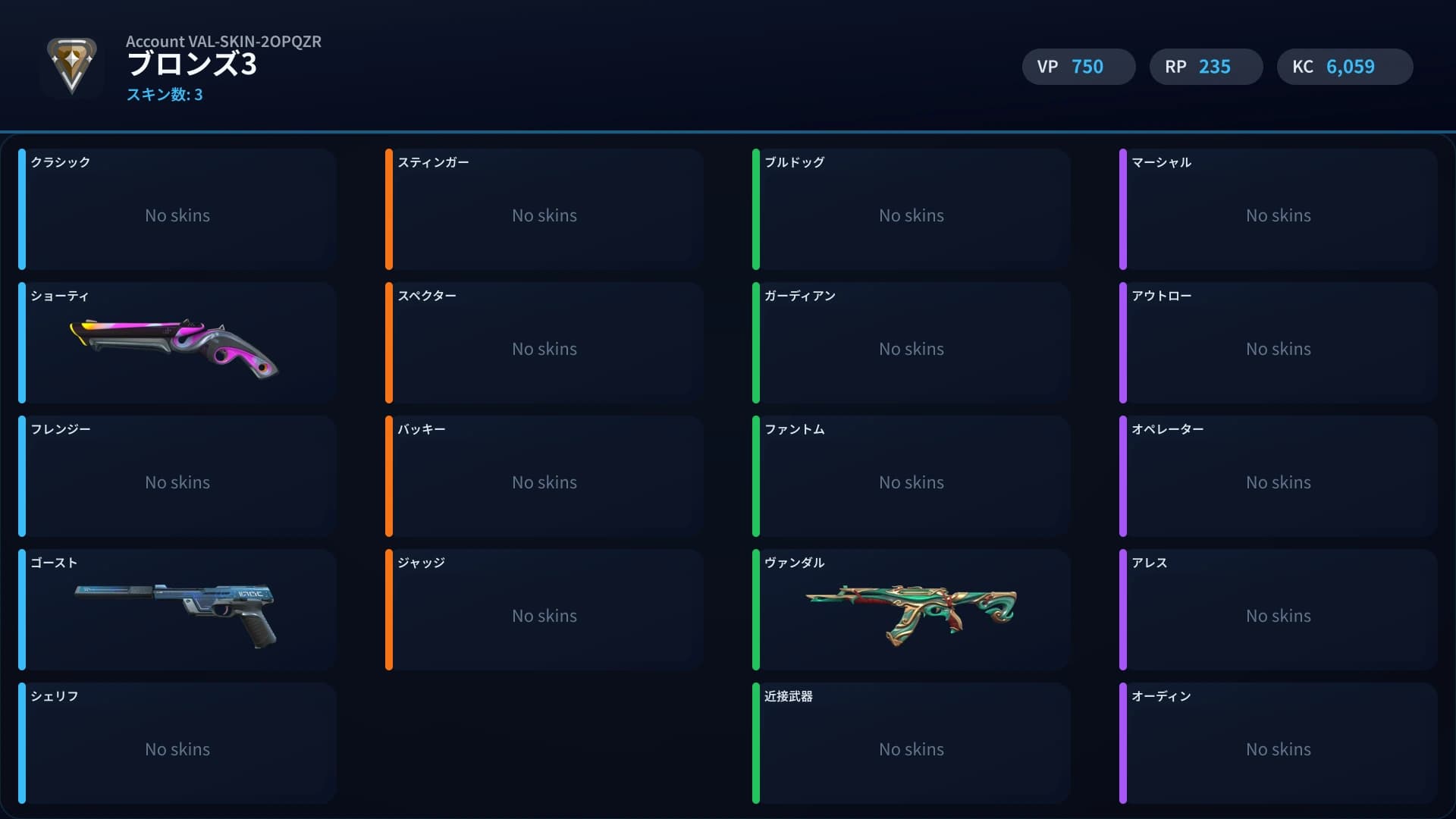Click the purple rarity bar on アレス
Viewport: 1456px width, 819px height.
(1124, 610)
